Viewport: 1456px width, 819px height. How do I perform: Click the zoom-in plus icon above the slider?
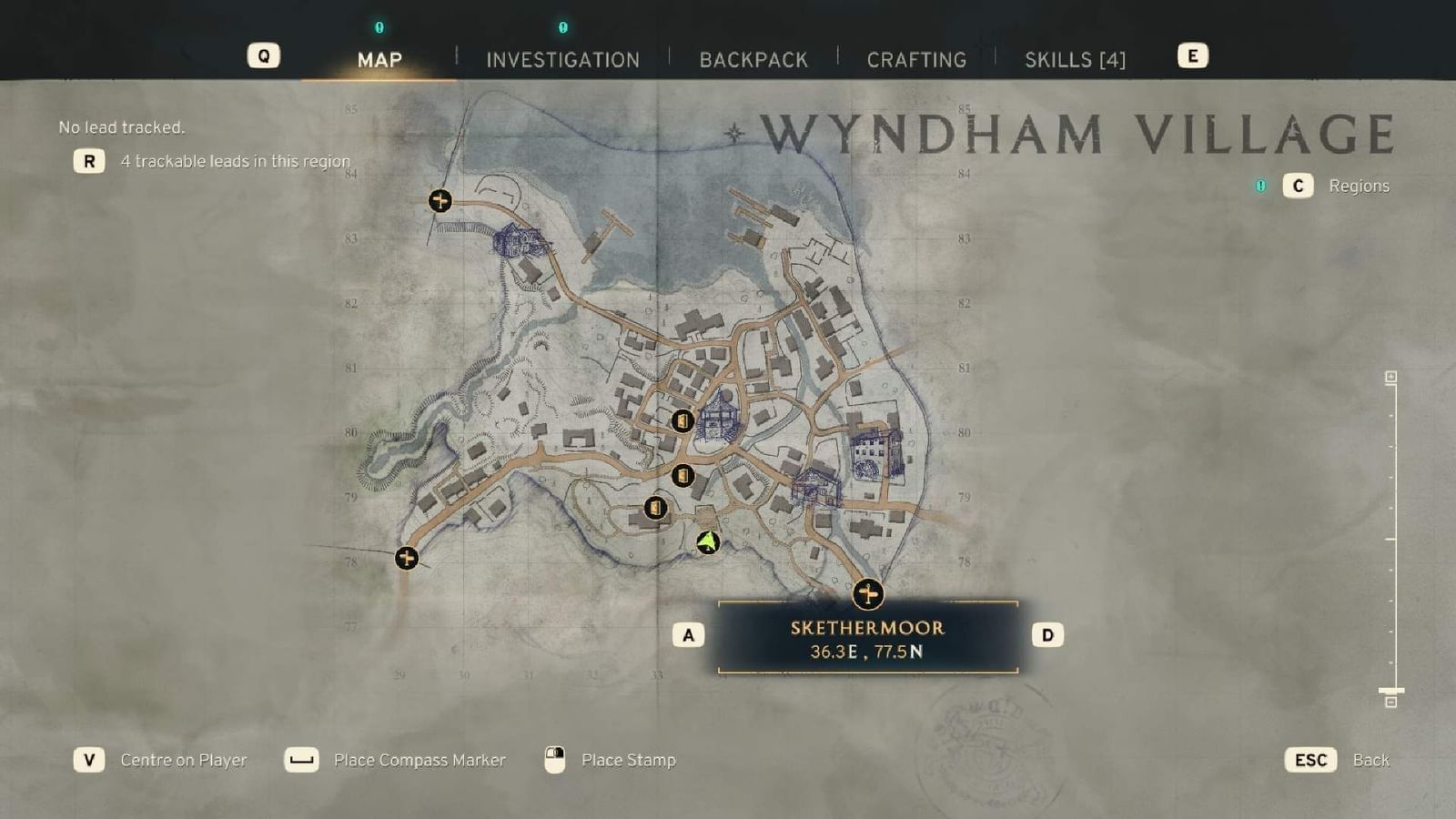pos(1390,375)
